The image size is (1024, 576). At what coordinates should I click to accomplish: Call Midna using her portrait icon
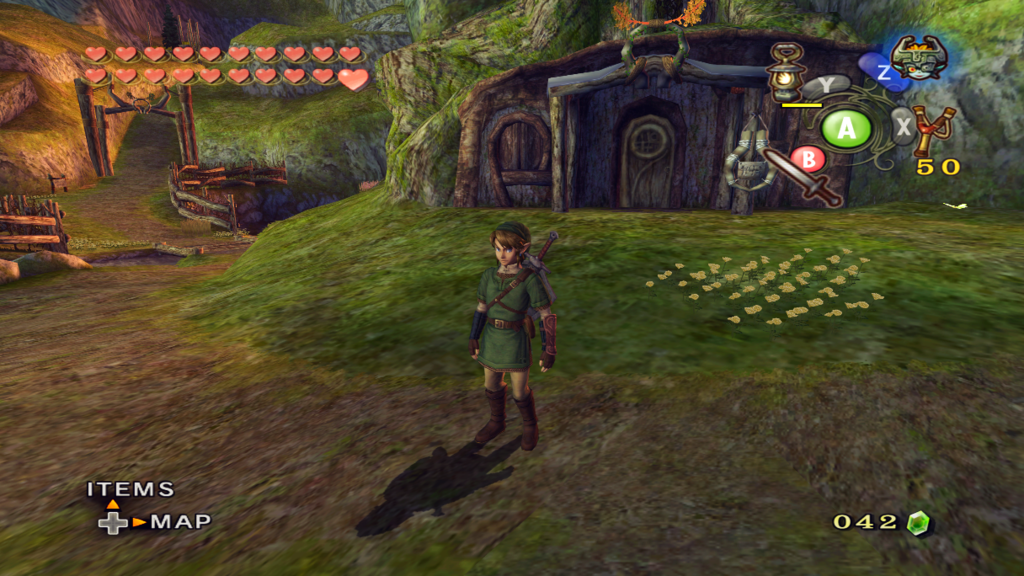tap(918, 57)
